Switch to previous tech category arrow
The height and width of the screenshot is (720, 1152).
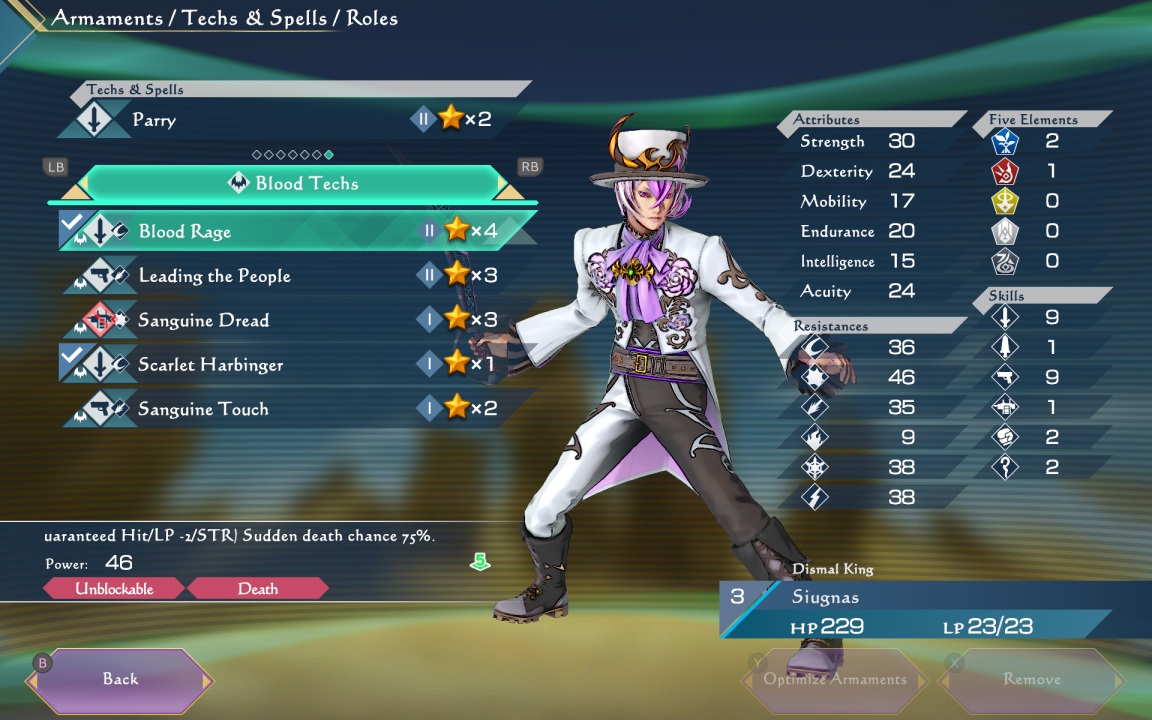click(x=75, y=188)
